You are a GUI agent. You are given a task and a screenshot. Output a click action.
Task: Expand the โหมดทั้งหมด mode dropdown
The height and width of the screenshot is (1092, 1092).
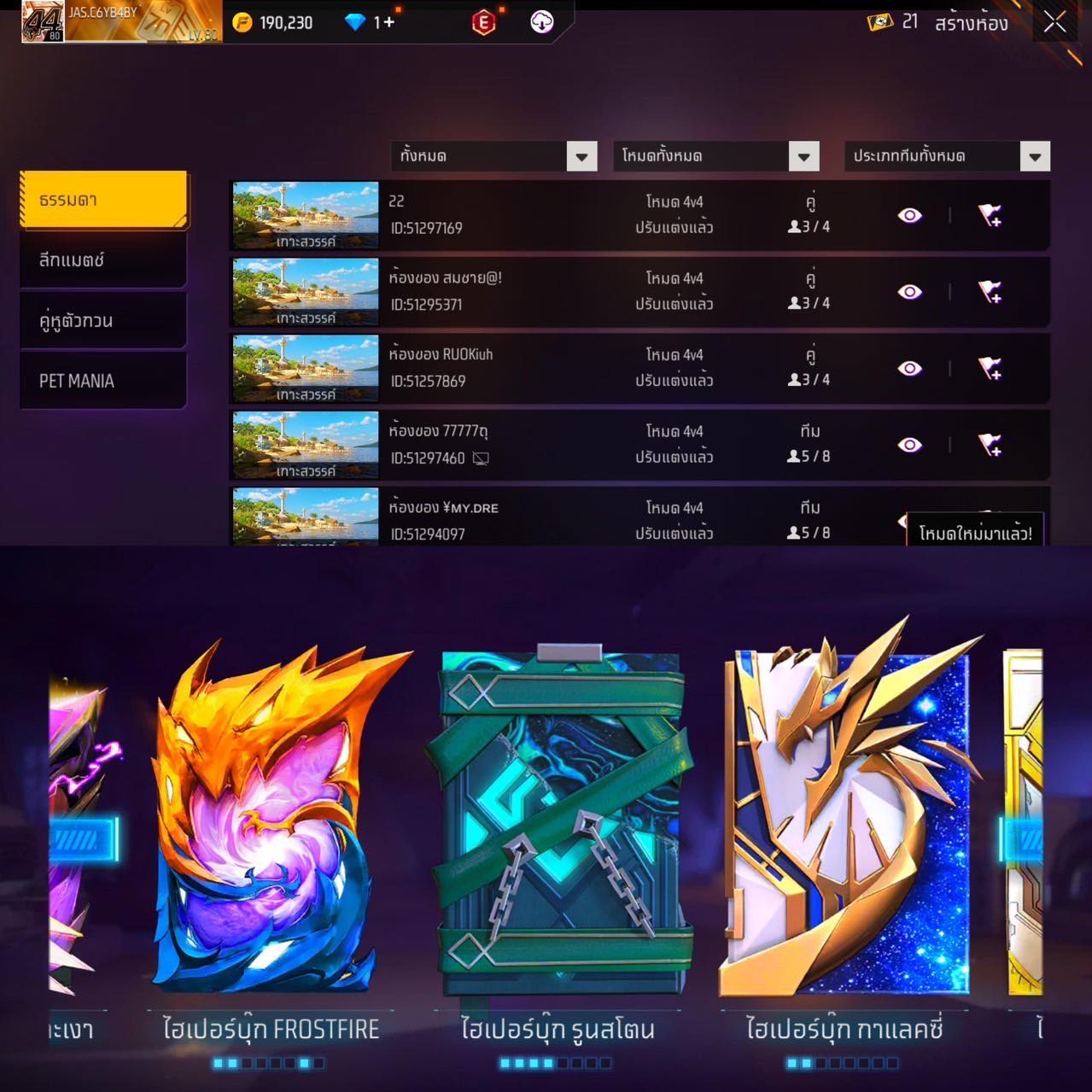click(803, 156)
